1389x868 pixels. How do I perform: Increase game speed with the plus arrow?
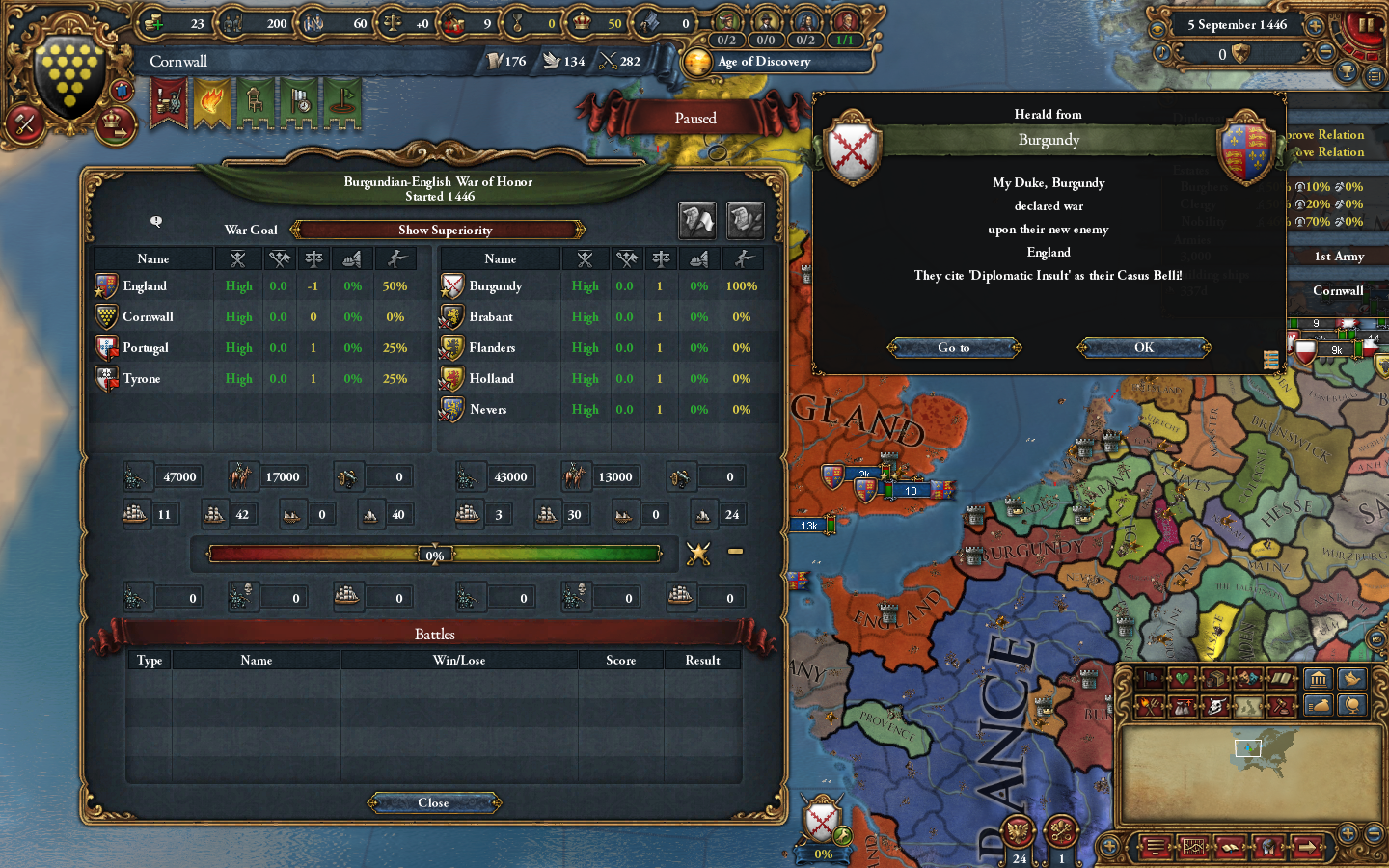coord(1315,26)
